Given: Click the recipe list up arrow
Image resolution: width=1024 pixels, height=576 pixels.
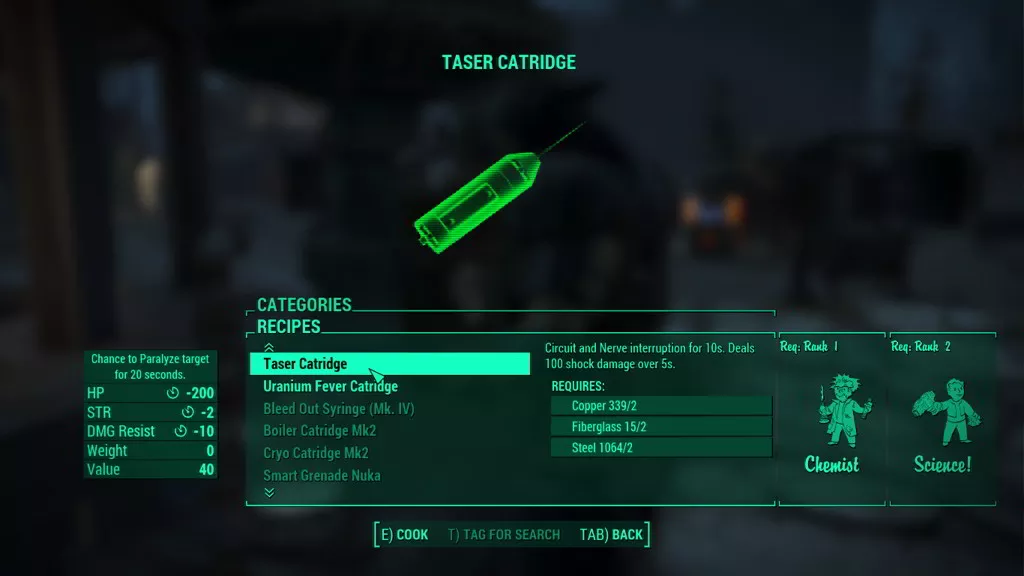Looking at the screenshot, I should point(268,347).
